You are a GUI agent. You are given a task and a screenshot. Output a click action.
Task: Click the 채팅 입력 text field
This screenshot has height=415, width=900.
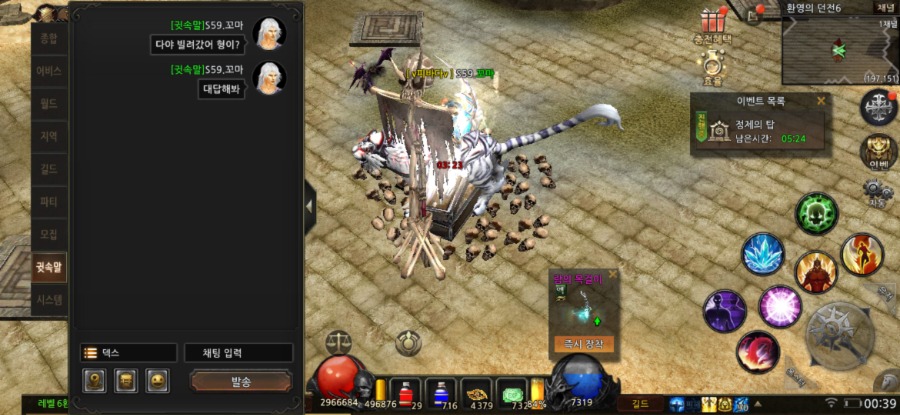tap(238, 353)
